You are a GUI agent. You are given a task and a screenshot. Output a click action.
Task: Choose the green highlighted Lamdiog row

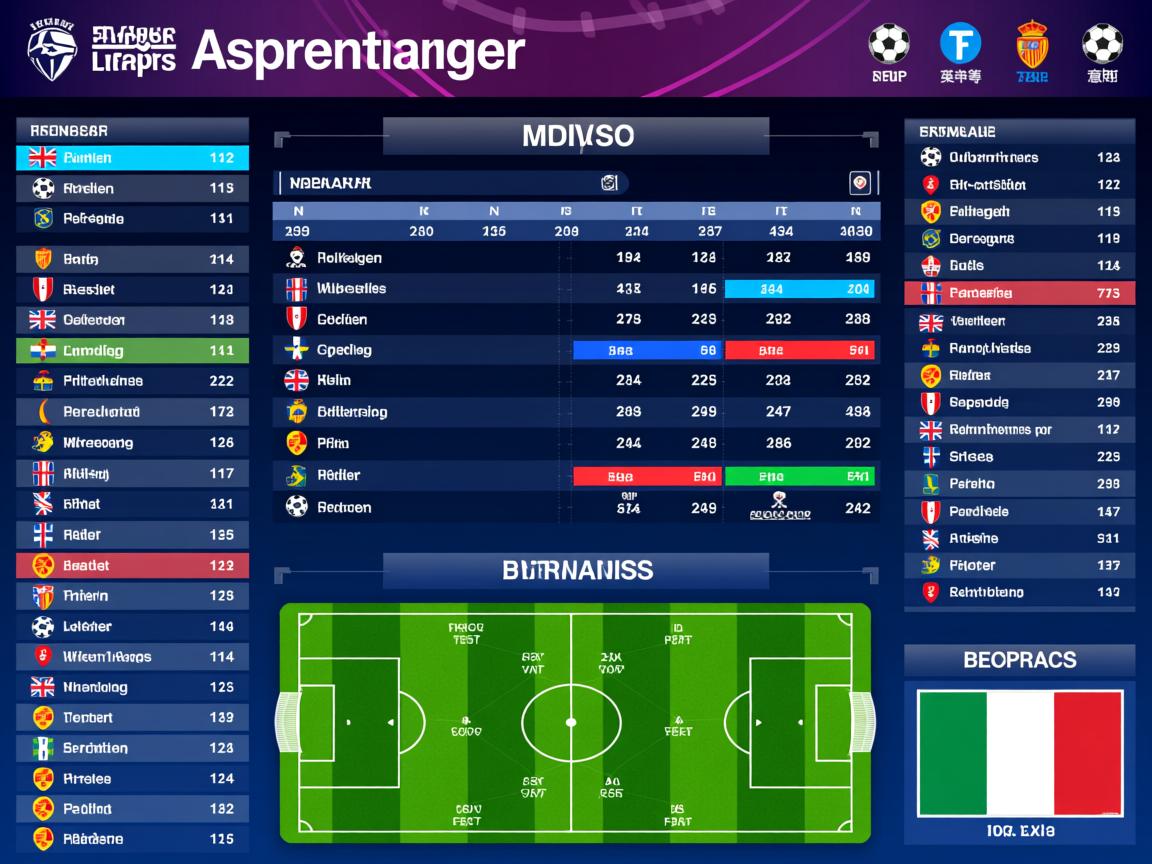[132, 351]
